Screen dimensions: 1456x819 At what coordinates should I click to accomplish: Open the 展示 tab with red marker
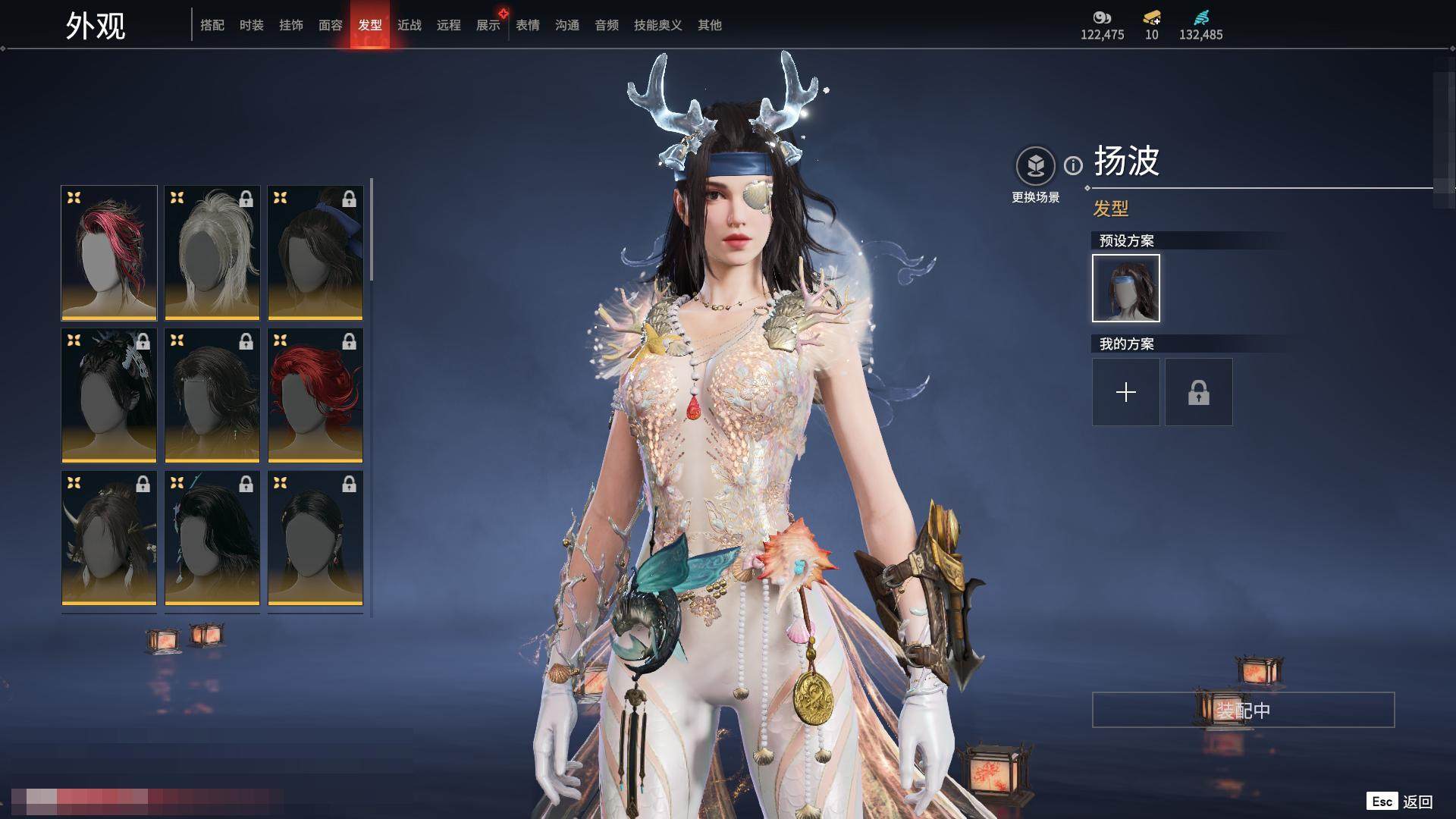coord(488,26)
